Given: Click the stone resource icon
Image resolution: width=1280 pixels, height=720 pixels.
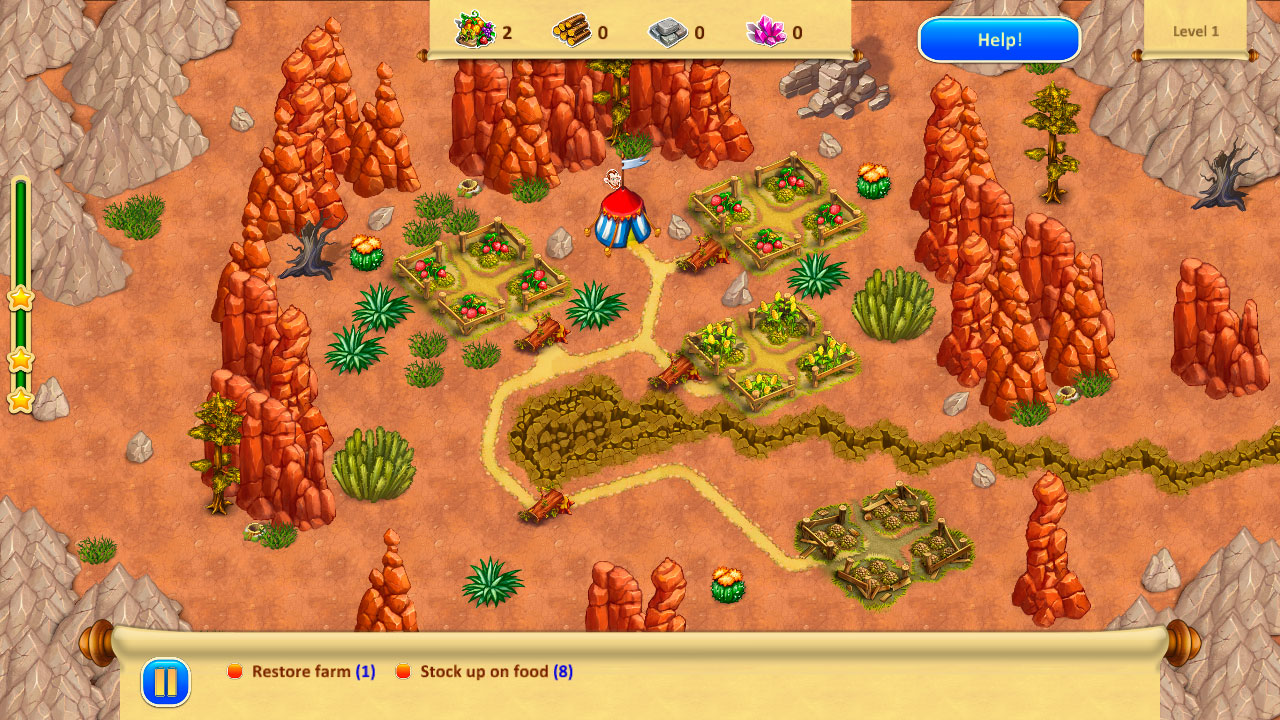Looking at the screenshot, I should [670, 30].
